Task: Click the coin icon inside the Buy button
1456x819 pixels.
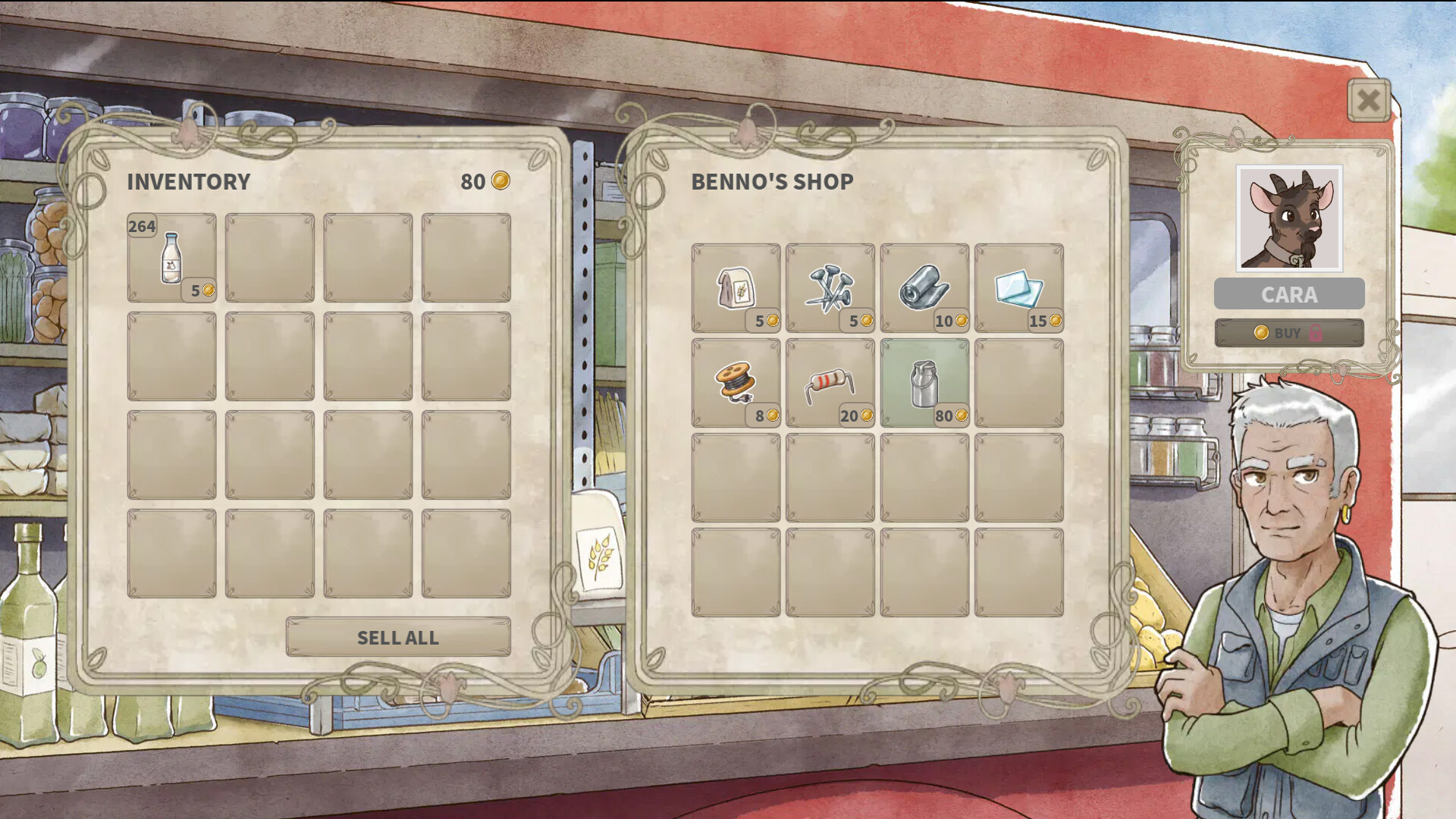Action: click(1260, 333)
